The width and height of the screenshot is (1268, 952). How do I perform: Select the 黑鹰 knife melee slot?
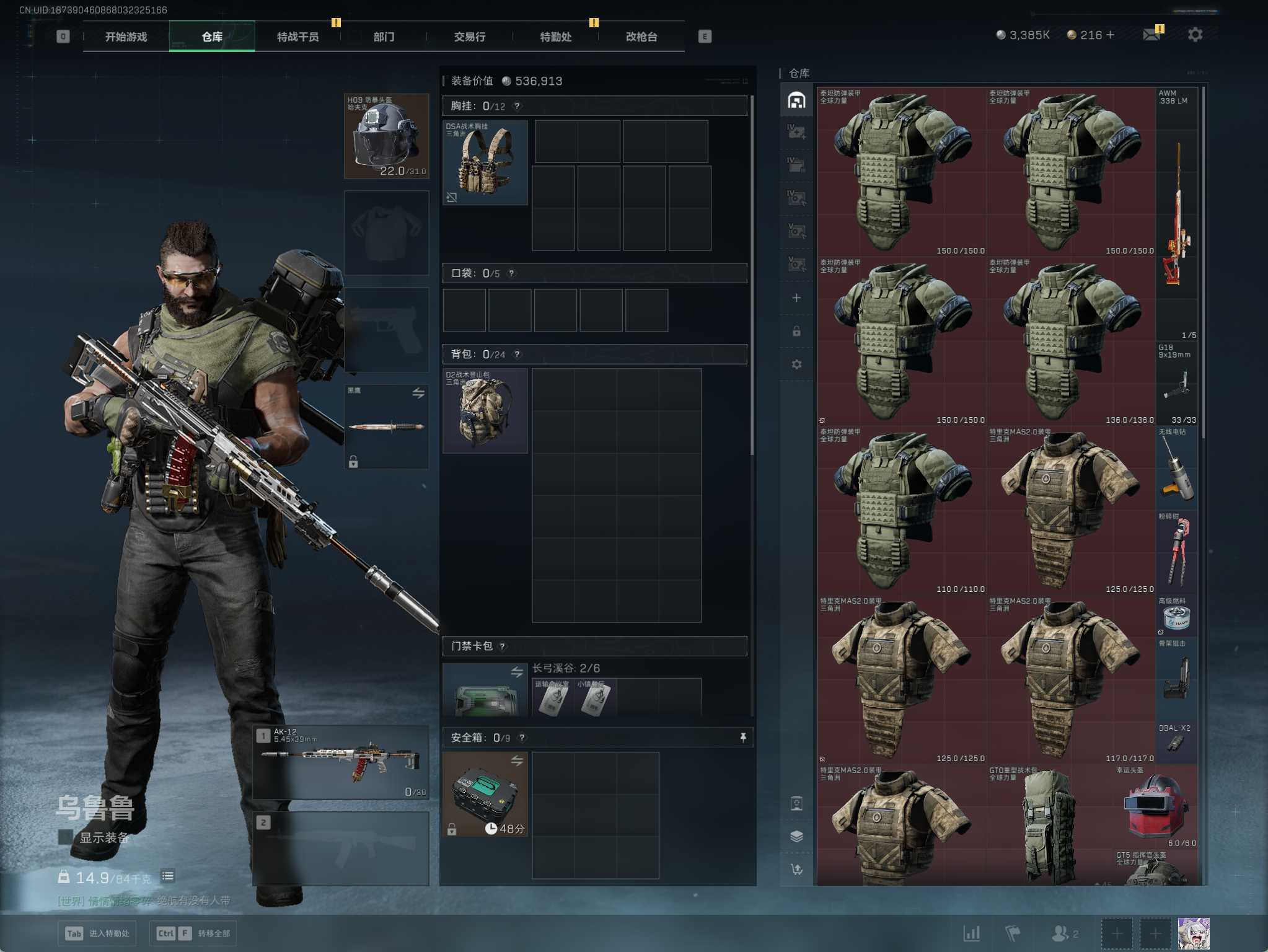tap(386, 426)
